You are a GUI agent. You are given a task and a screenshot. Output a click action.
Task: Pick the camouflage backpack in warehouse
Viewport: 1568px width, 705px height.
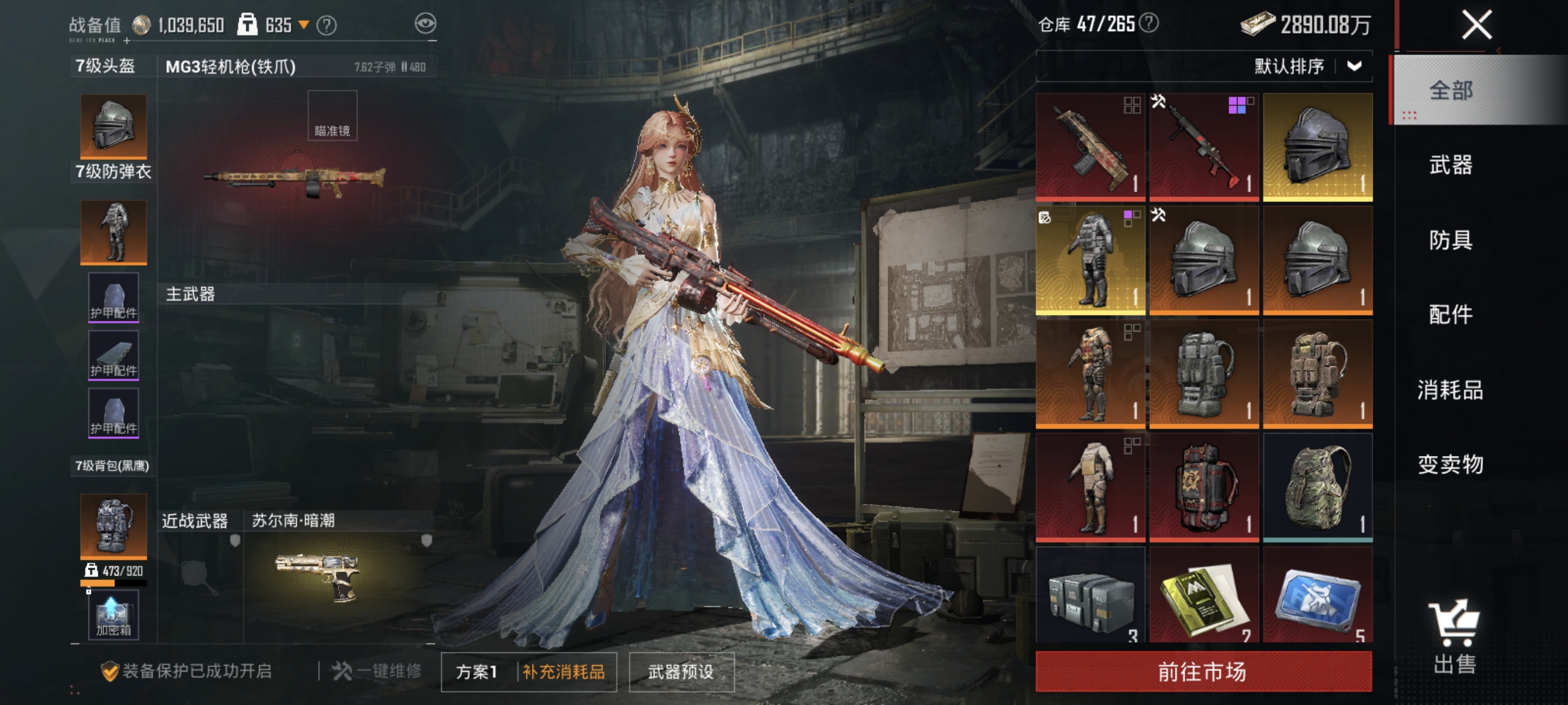click(x=1317, y=488)
